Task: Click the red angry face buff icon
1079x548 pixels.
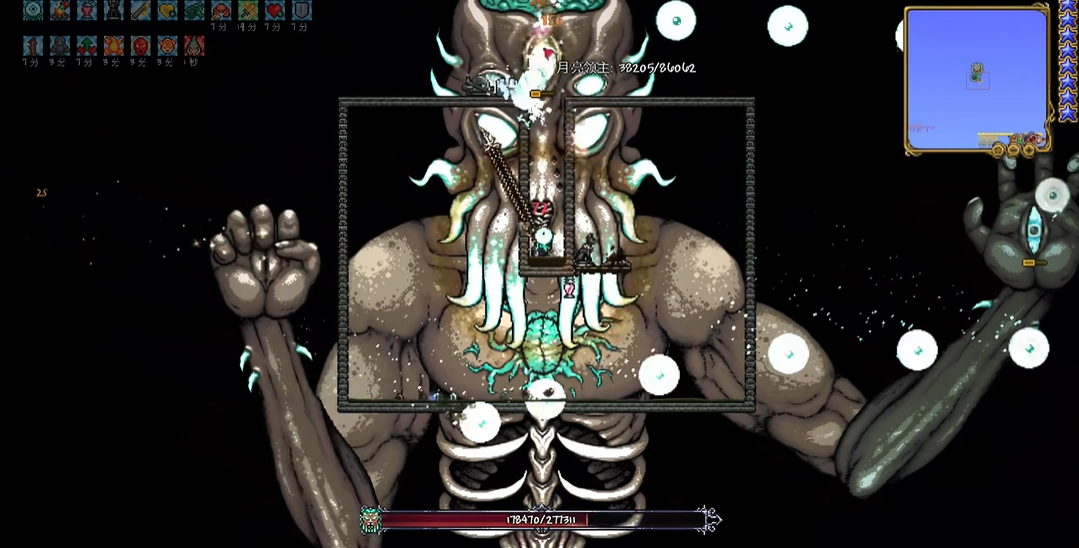Action: click(140, 46)
